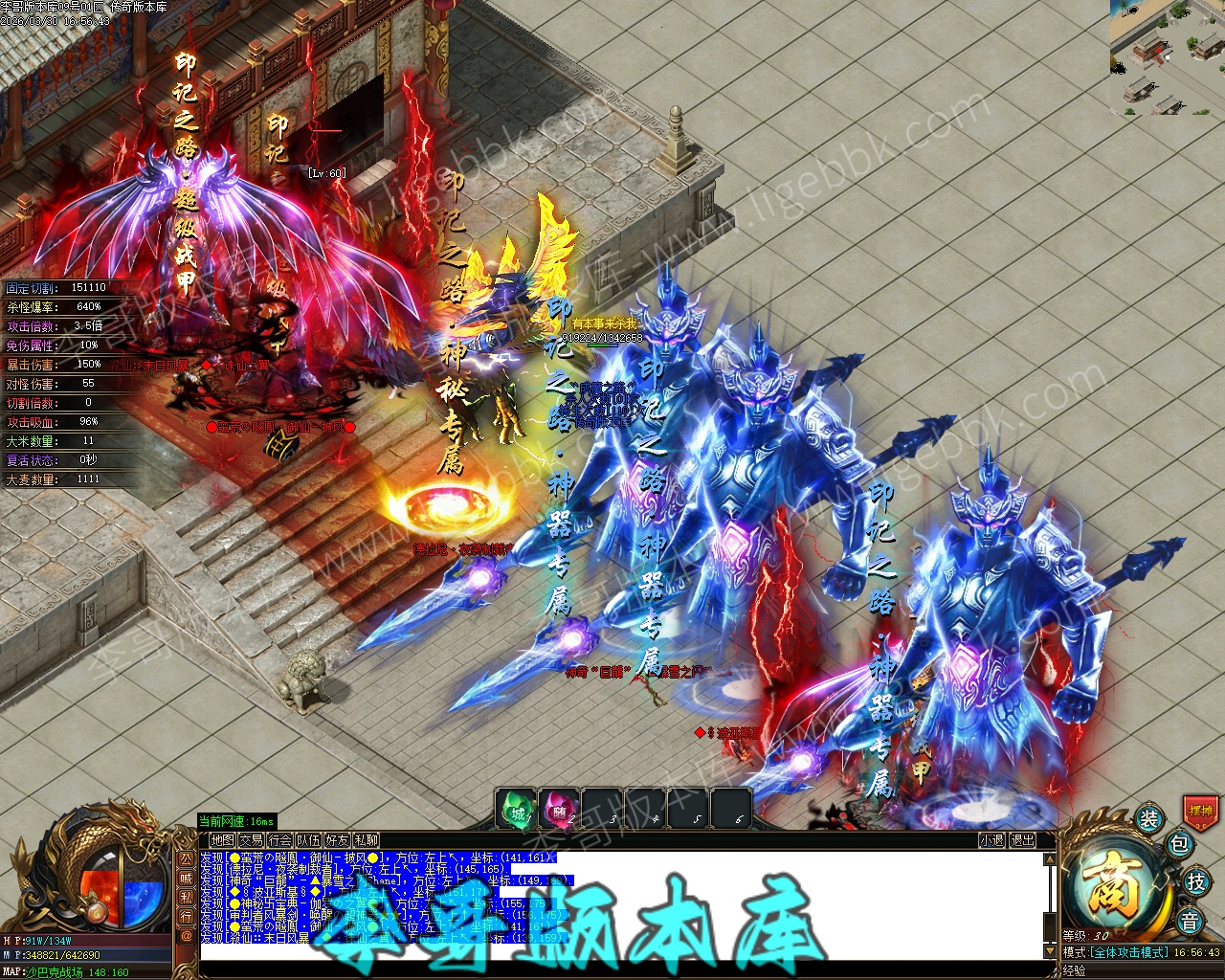Click the minimap in the corner
The width and height of the screenshot is (1225, 980).
coord(1167,57)
